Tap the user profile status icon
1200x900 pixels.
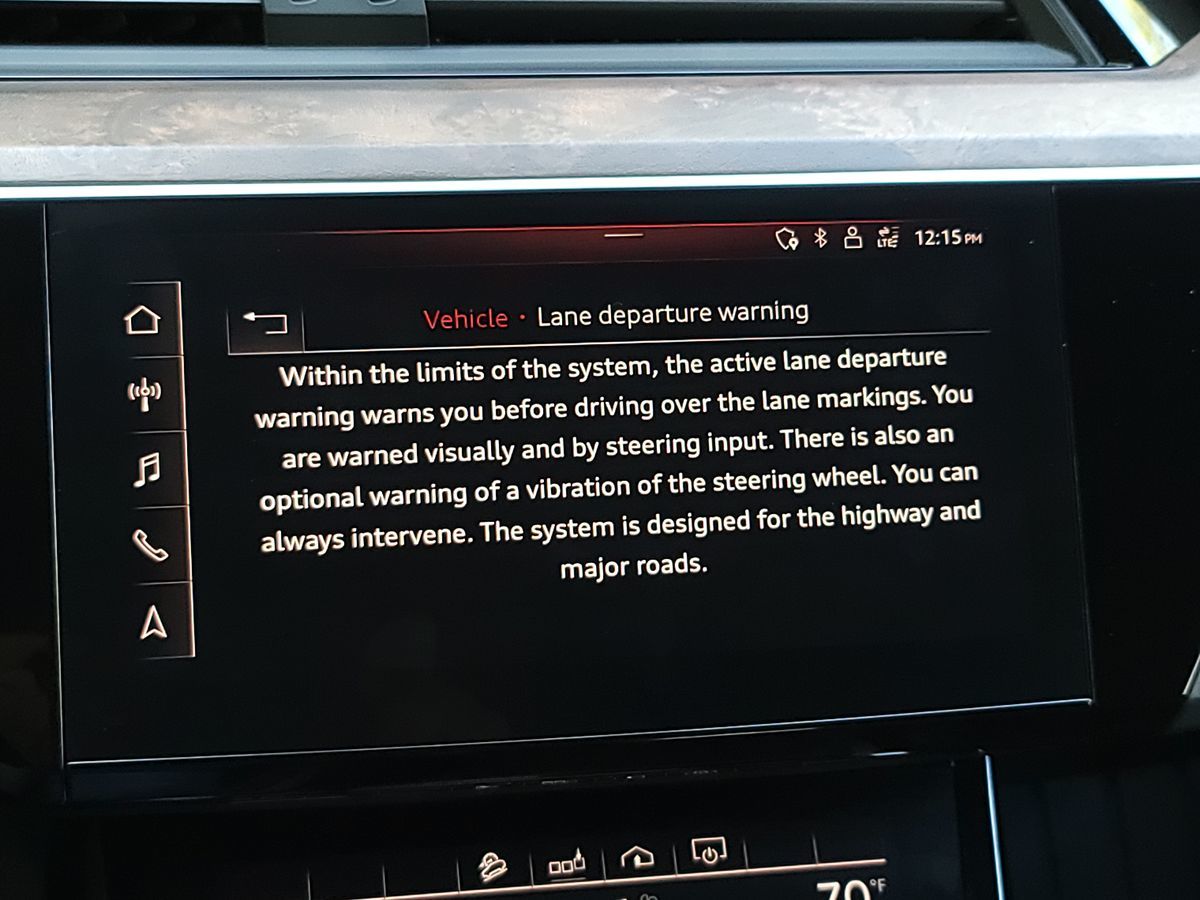pos(853,237)
